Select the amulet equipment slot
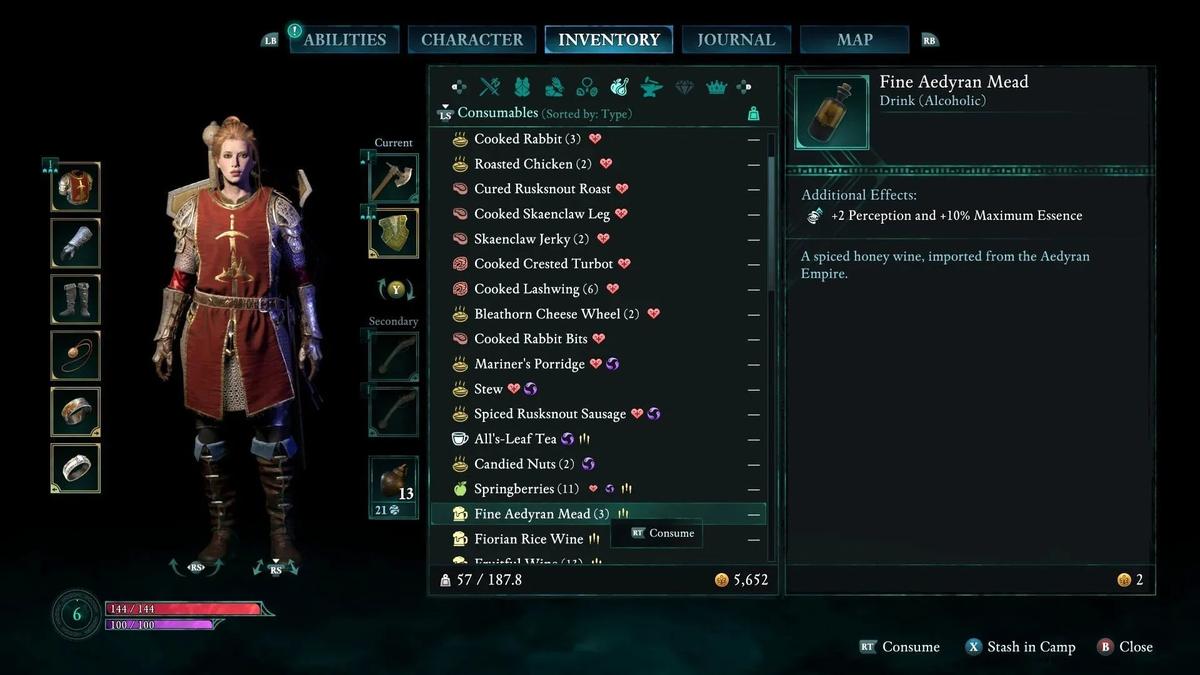This screenshot has width=1200, height=675. (x=76, y=356)
